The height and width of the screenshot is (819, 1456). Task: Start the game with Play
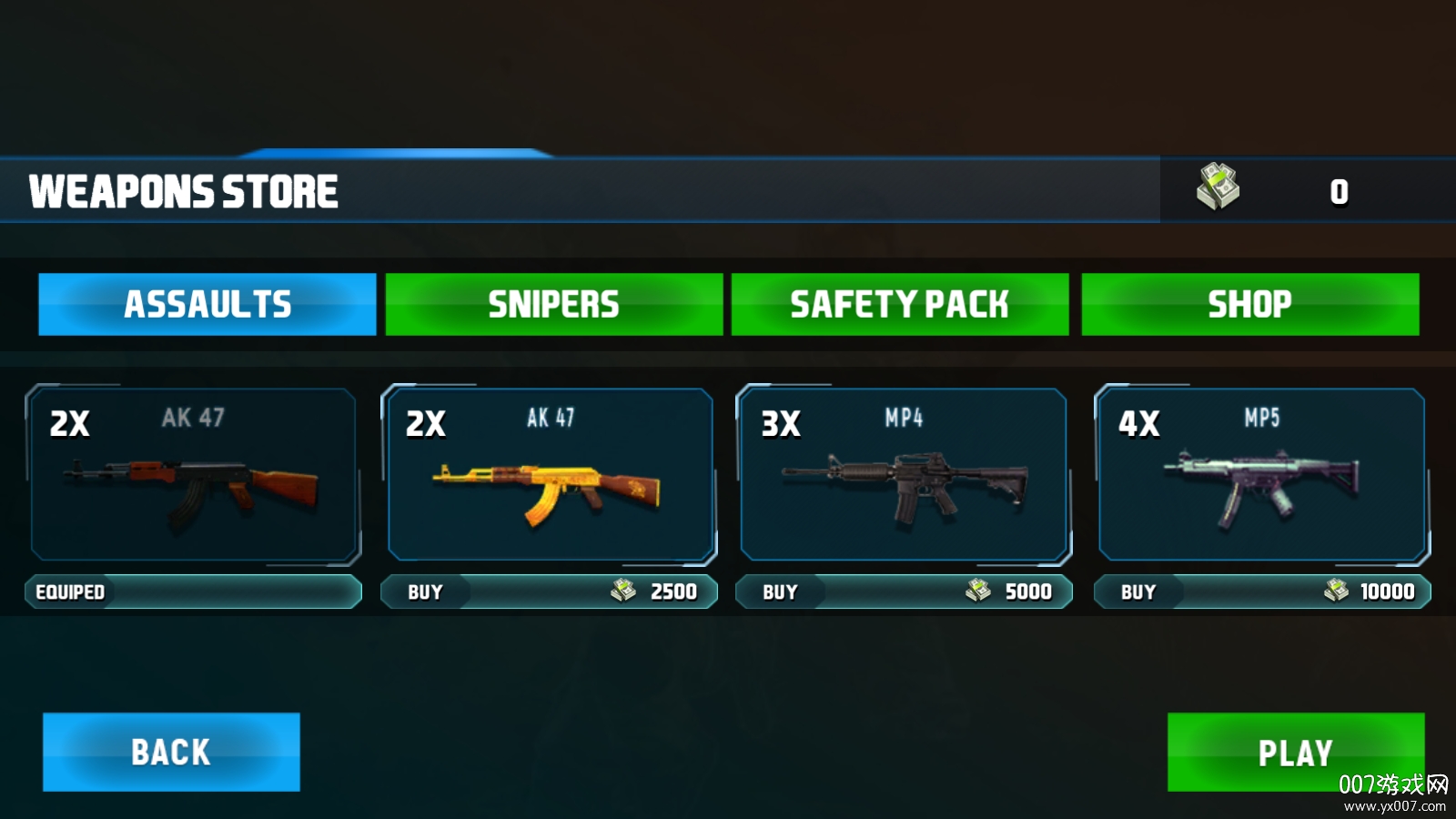[1295, 752]
